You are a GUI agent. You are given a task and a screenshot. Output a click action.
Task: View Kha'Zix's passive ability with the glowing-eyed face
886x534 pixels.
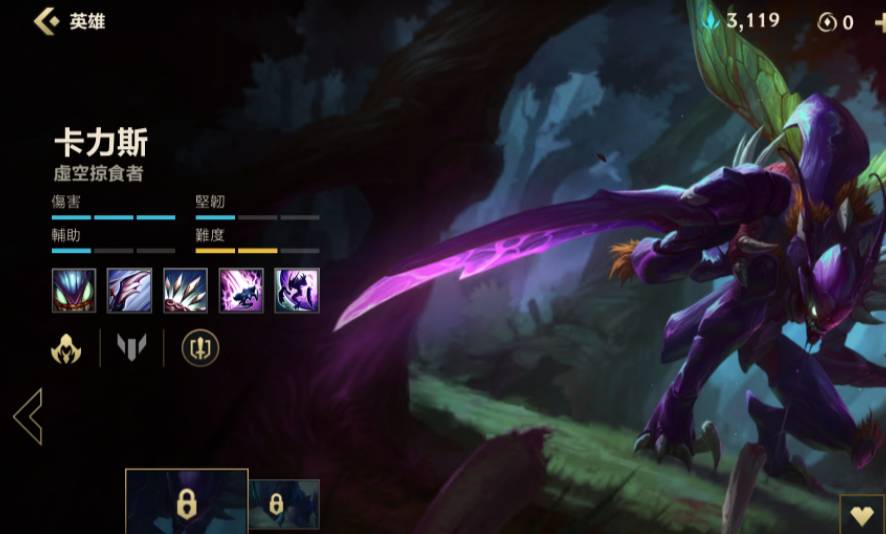point(74,290)
